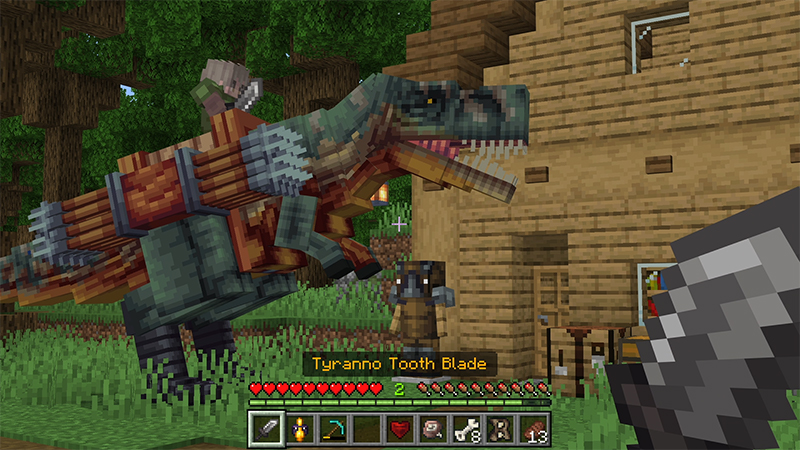
Task: Select the bone stack hotbar slot
Action: [x=468, y=428]
